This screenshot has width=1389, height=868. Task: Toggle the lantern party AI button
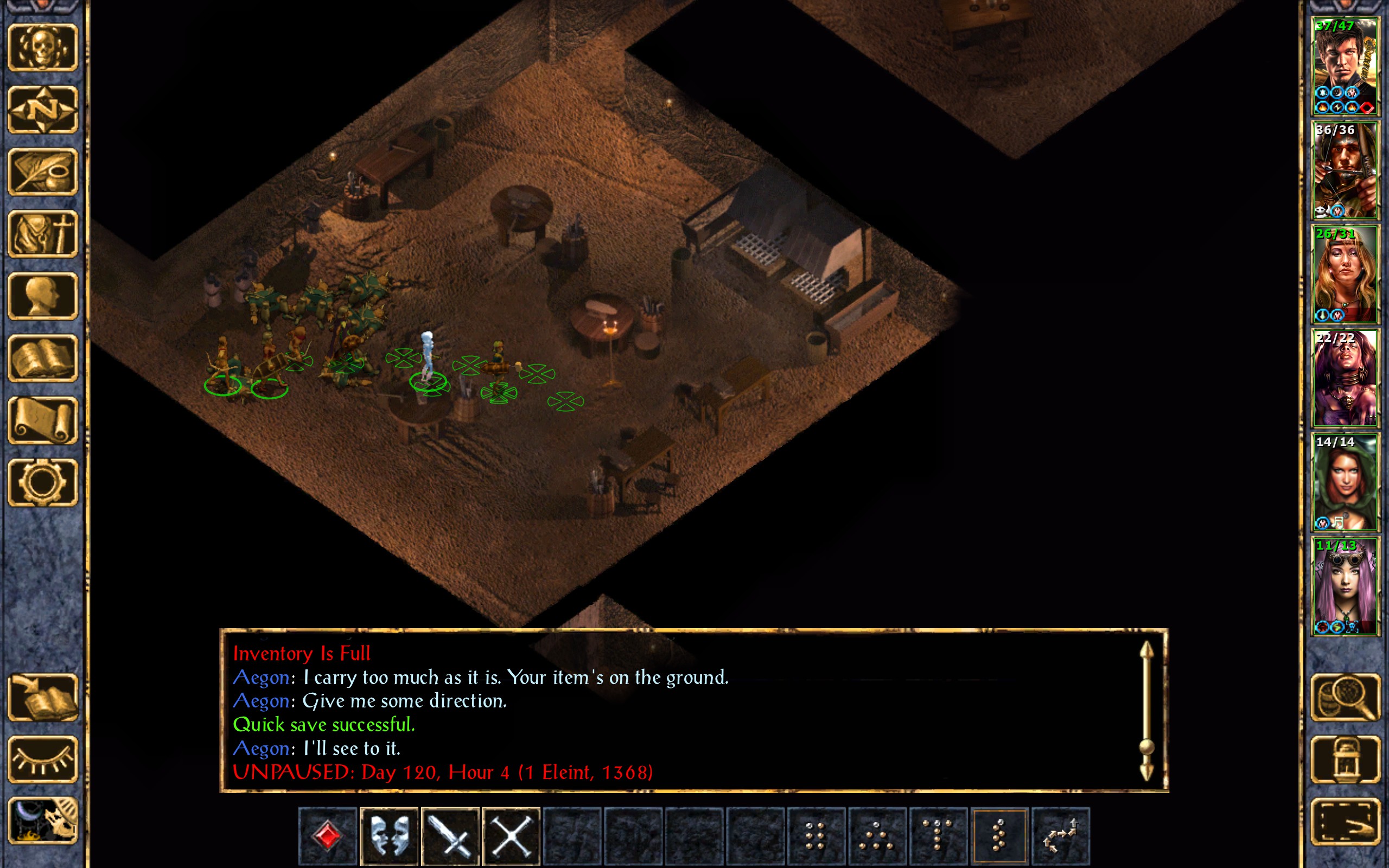coord(1345,759)
